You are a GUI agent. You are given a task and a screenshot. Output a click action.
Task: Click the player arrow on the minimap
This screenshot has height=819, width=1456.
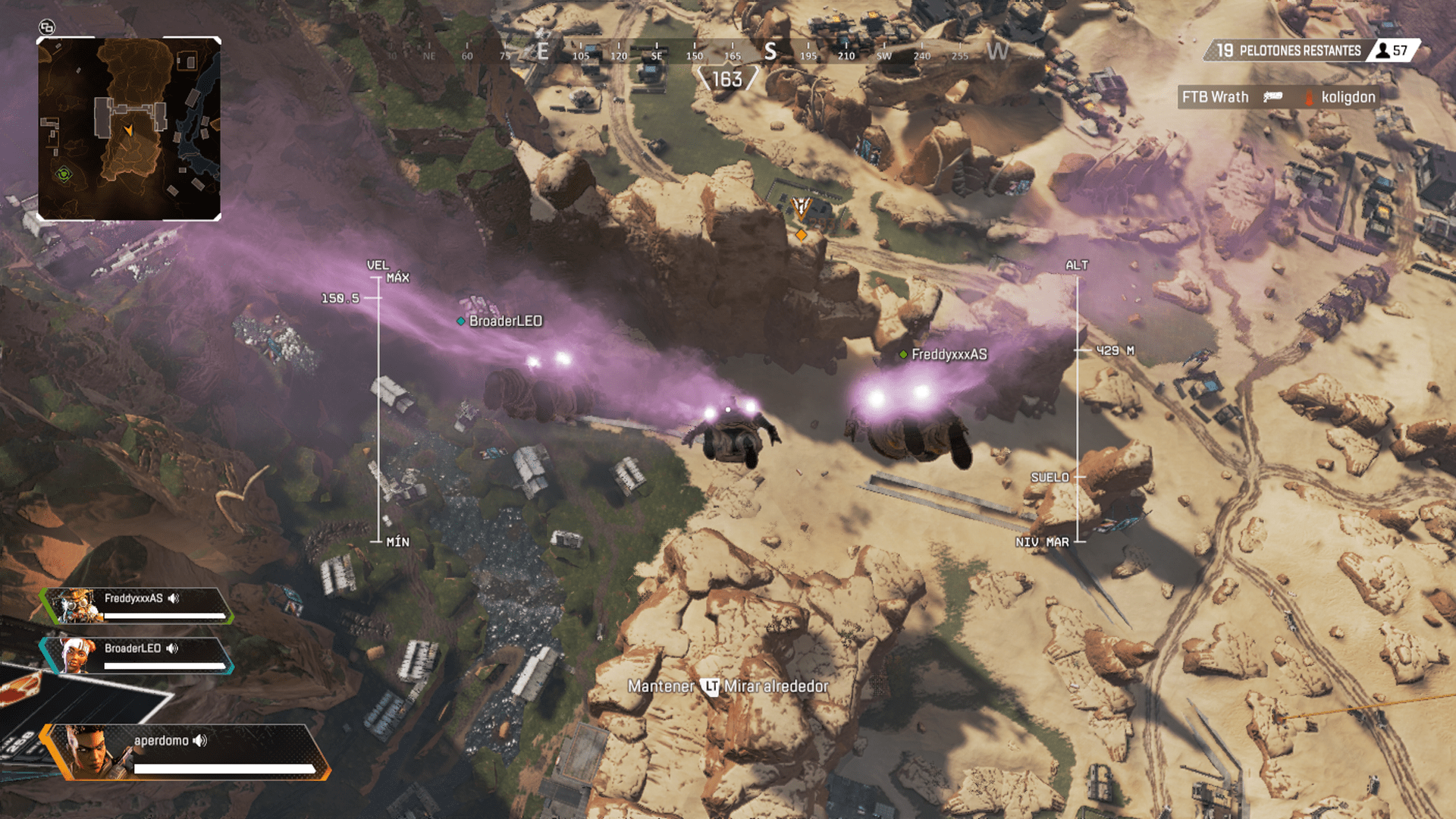click(x=129, y=130)
